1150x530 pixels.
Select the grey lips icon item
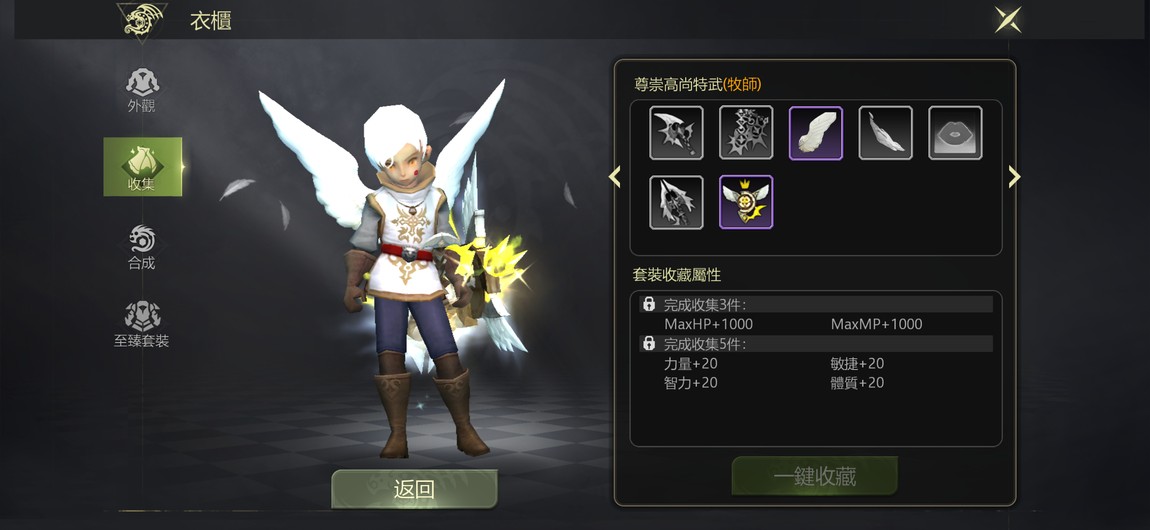pyautogui.click(x=955, y=133)
